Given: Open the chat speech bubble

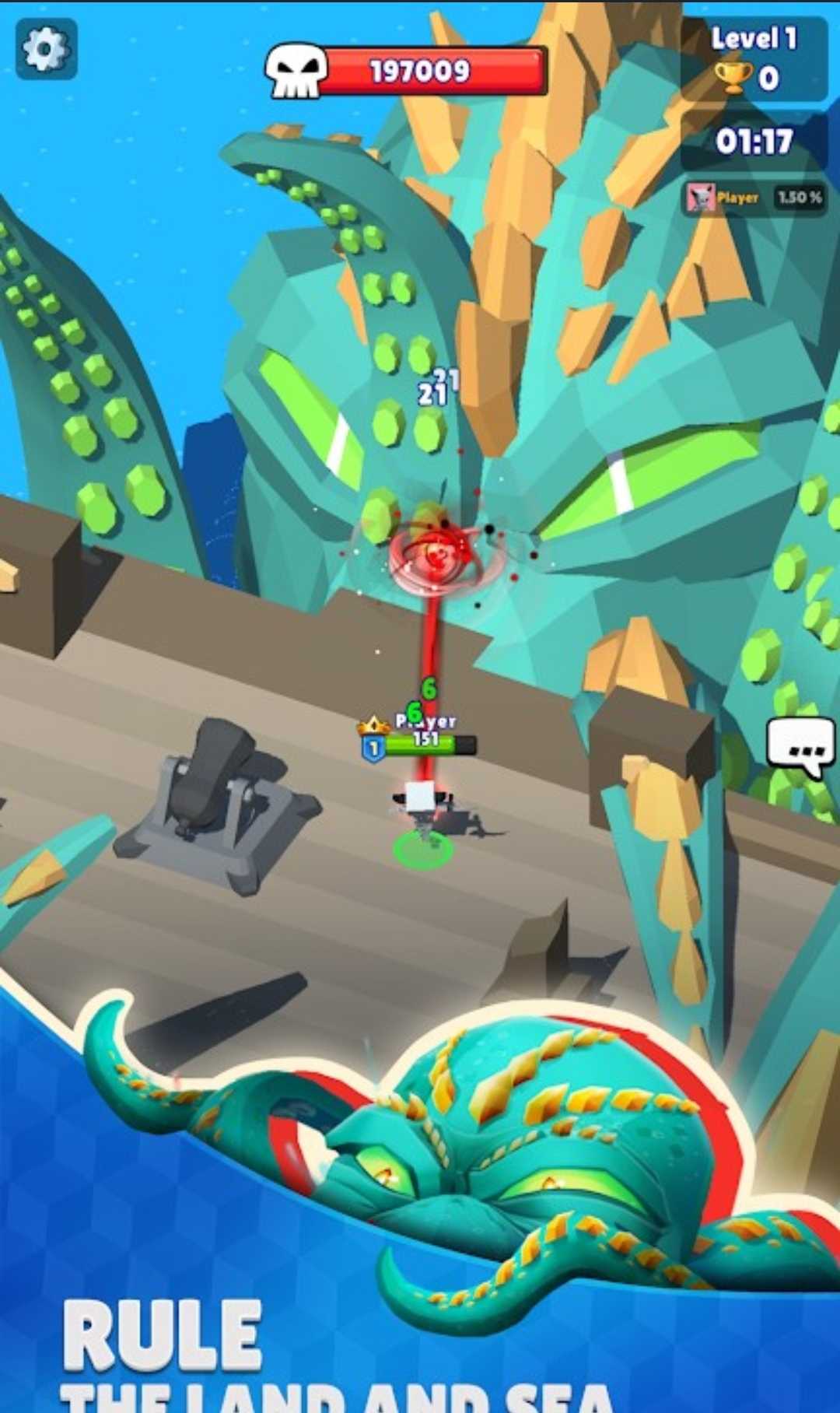Looking at the screenshot, I should tap(800, 746).
